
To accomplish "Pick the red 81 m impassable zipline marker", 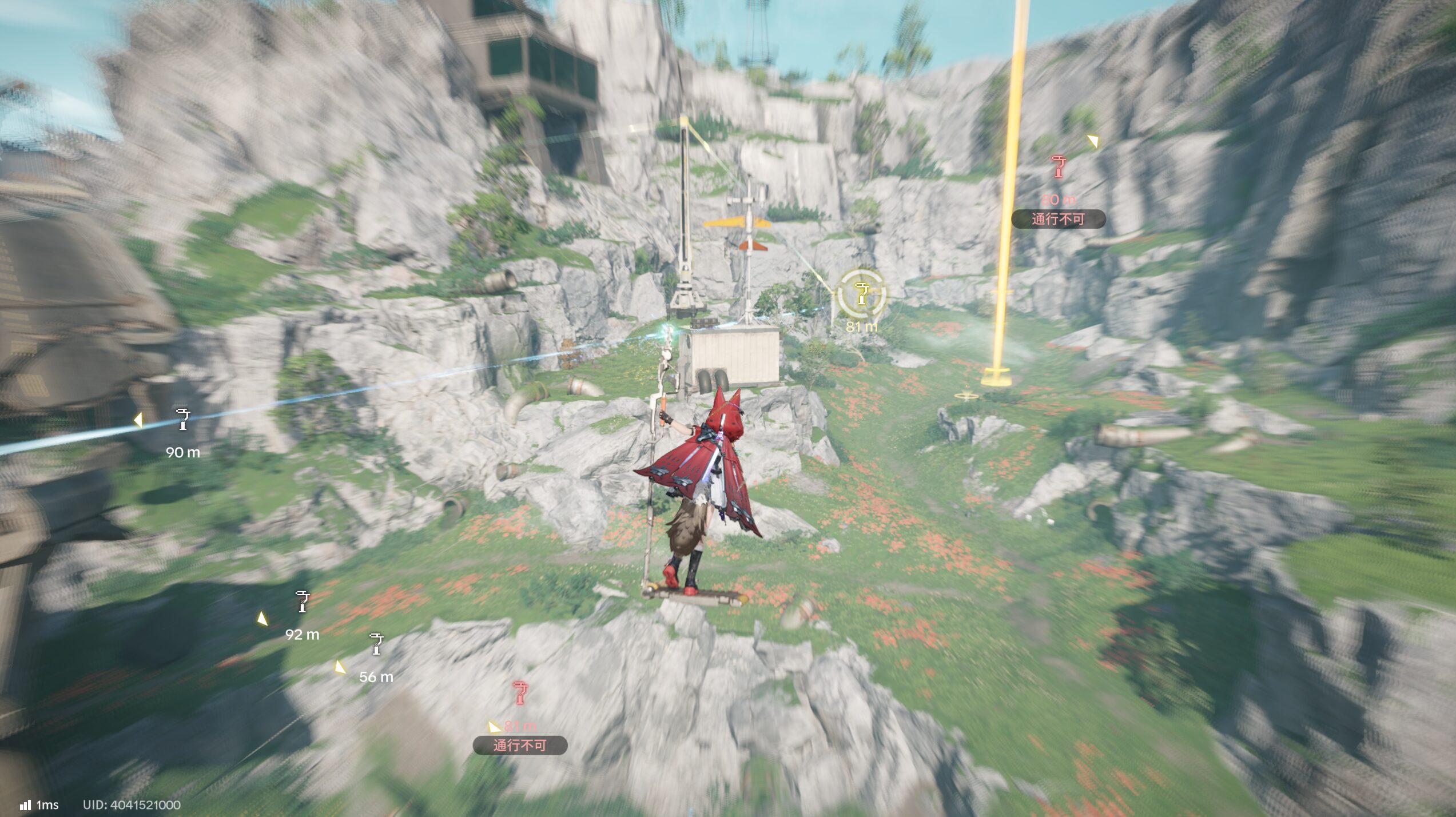I will point(519,692).
